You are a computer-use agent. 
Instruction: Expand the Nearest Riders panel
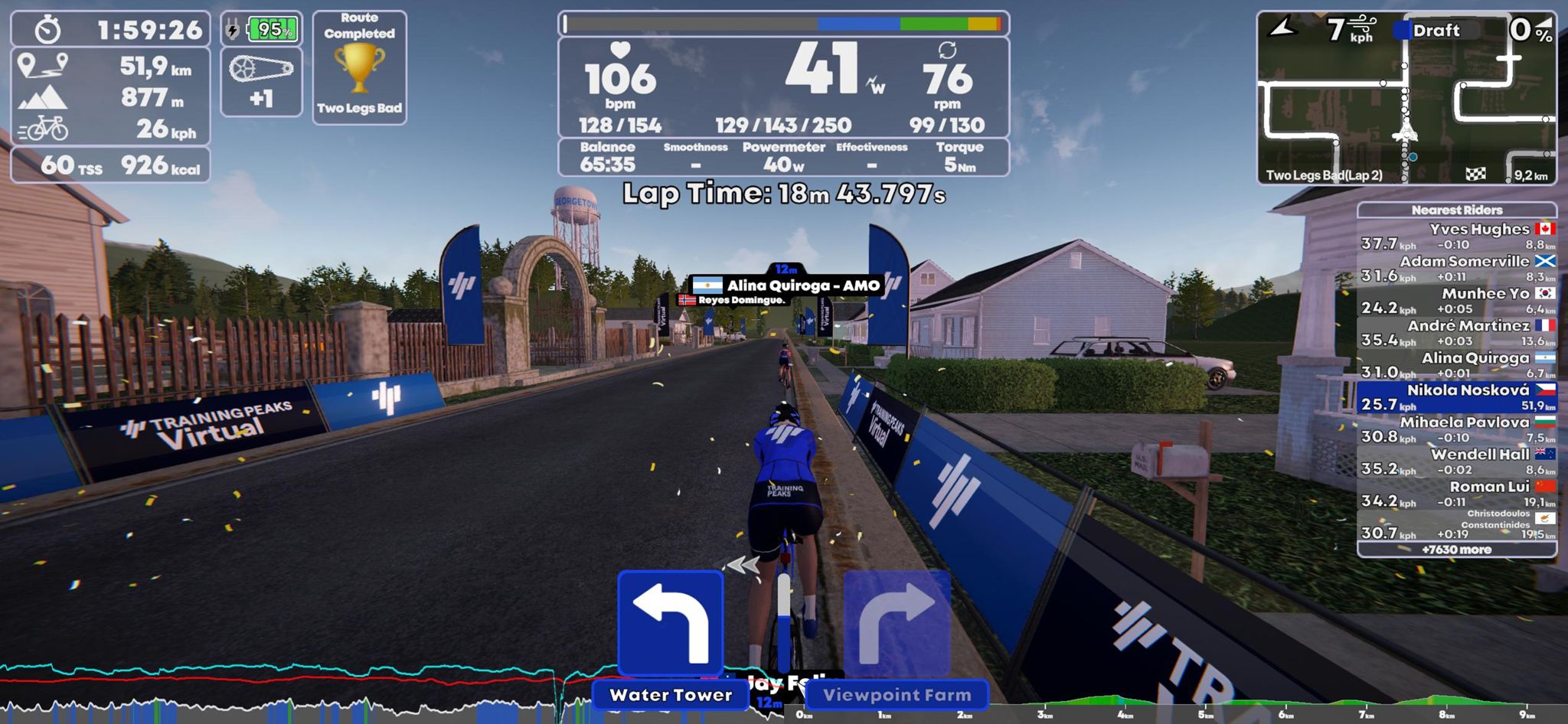[x=1457, y=210]
